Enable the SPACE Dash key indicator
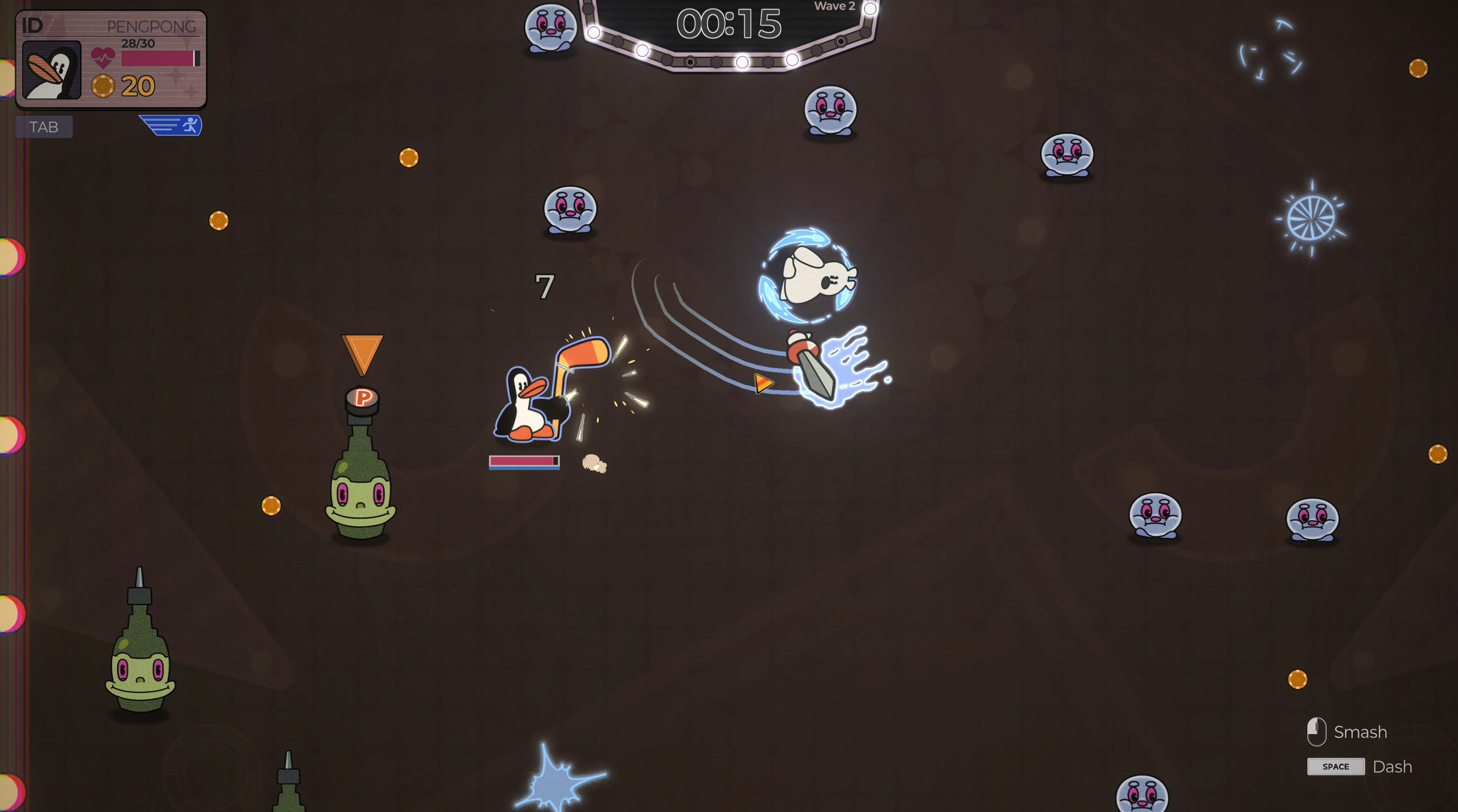Screen dimensions: 1458x812 click(x=1336, y=767)
